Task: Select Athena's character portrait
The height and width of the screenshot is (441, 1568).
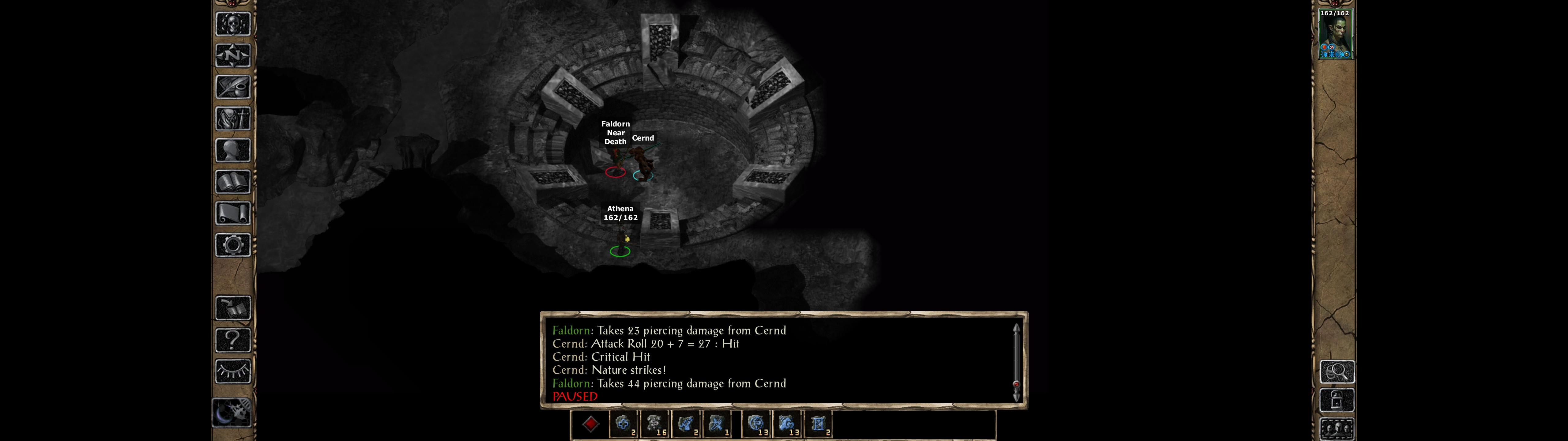Action: click(1334, 34)
